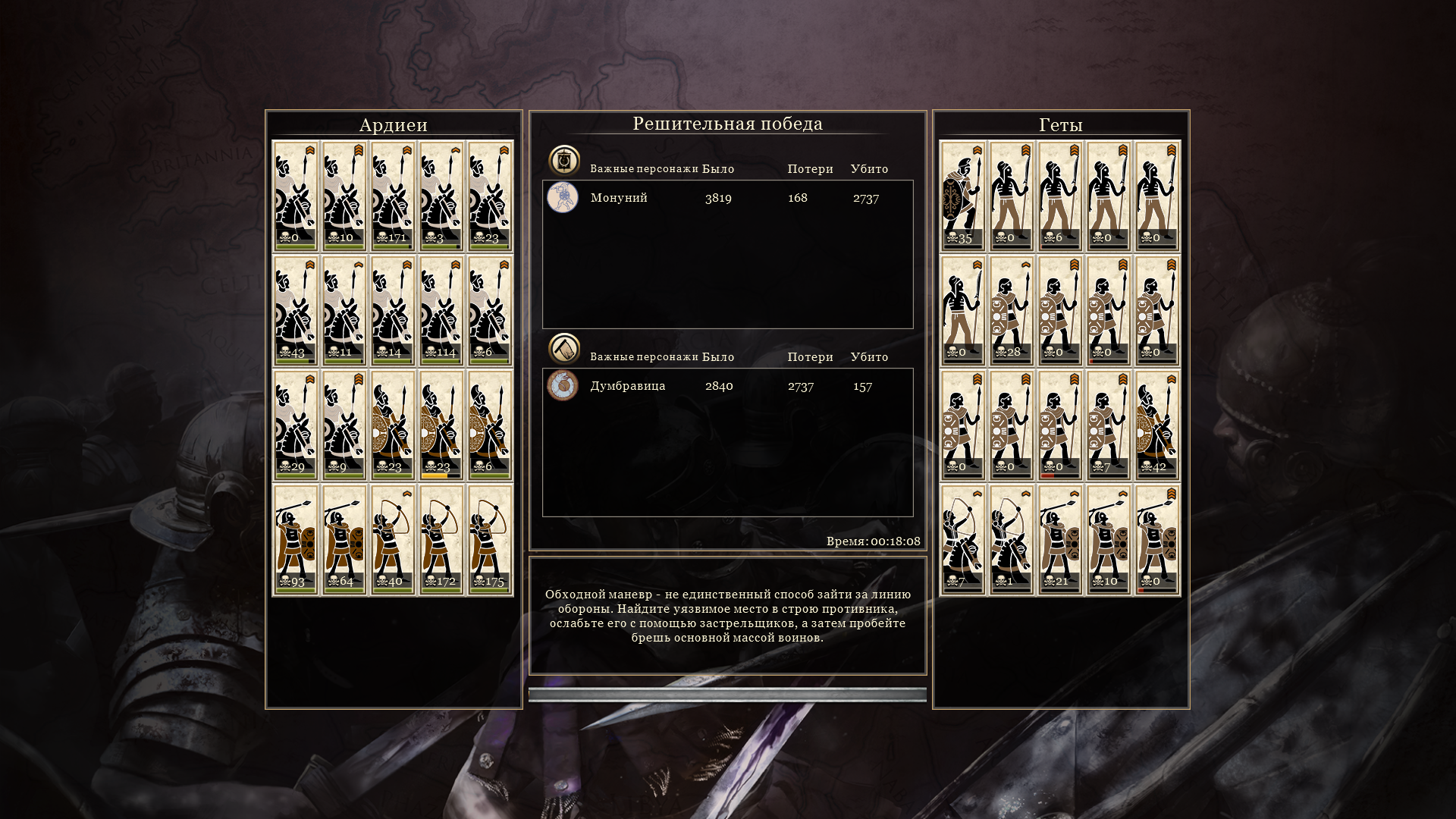Screen dimensions: 1456x819
Task: Click the Getae general card with 35 kills
Action: click(x=962, y=196)
